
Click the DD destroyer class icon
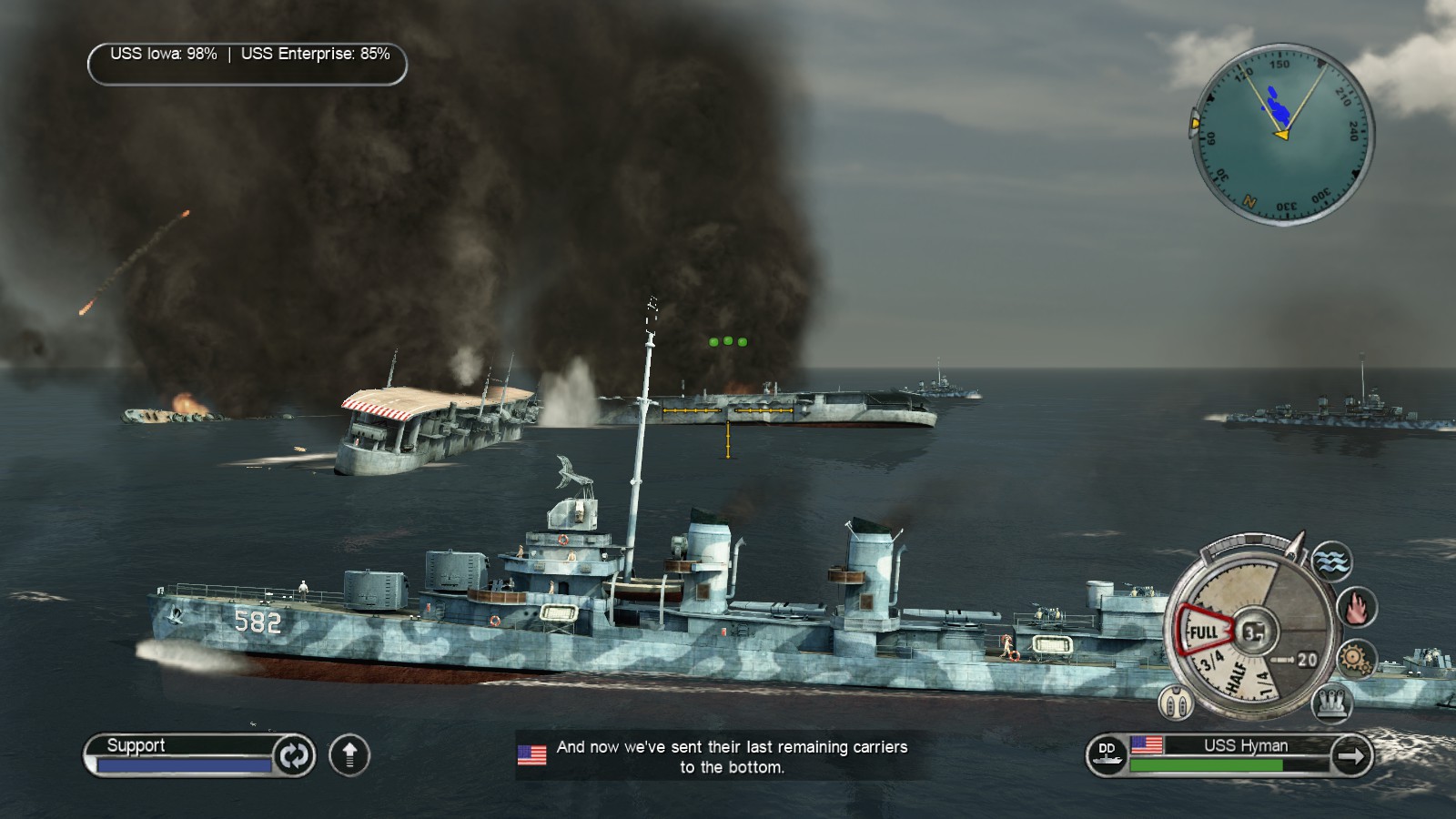(x=1107, y=754)
